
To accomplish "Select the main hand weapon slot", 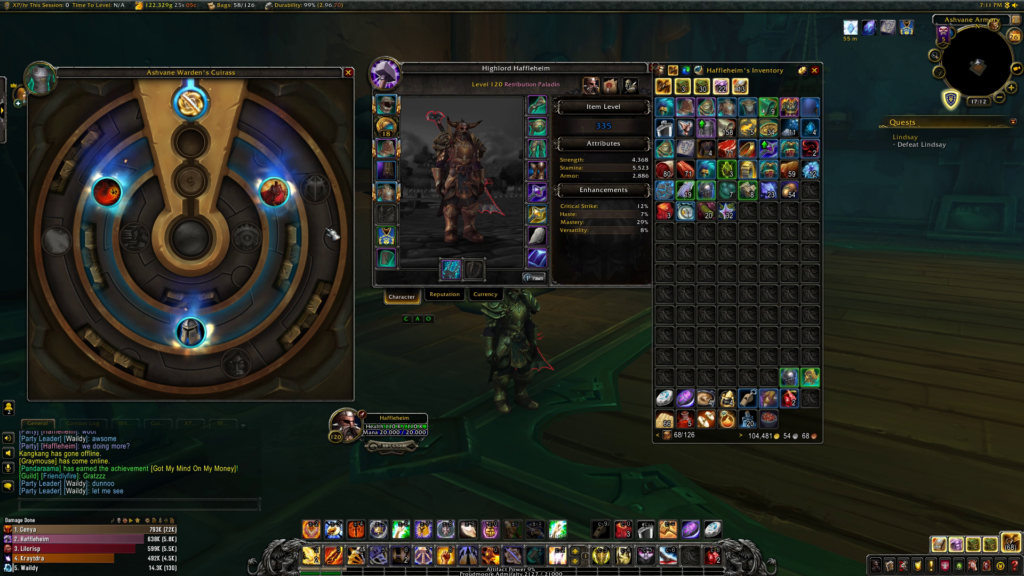I will (x=451, y=269).
